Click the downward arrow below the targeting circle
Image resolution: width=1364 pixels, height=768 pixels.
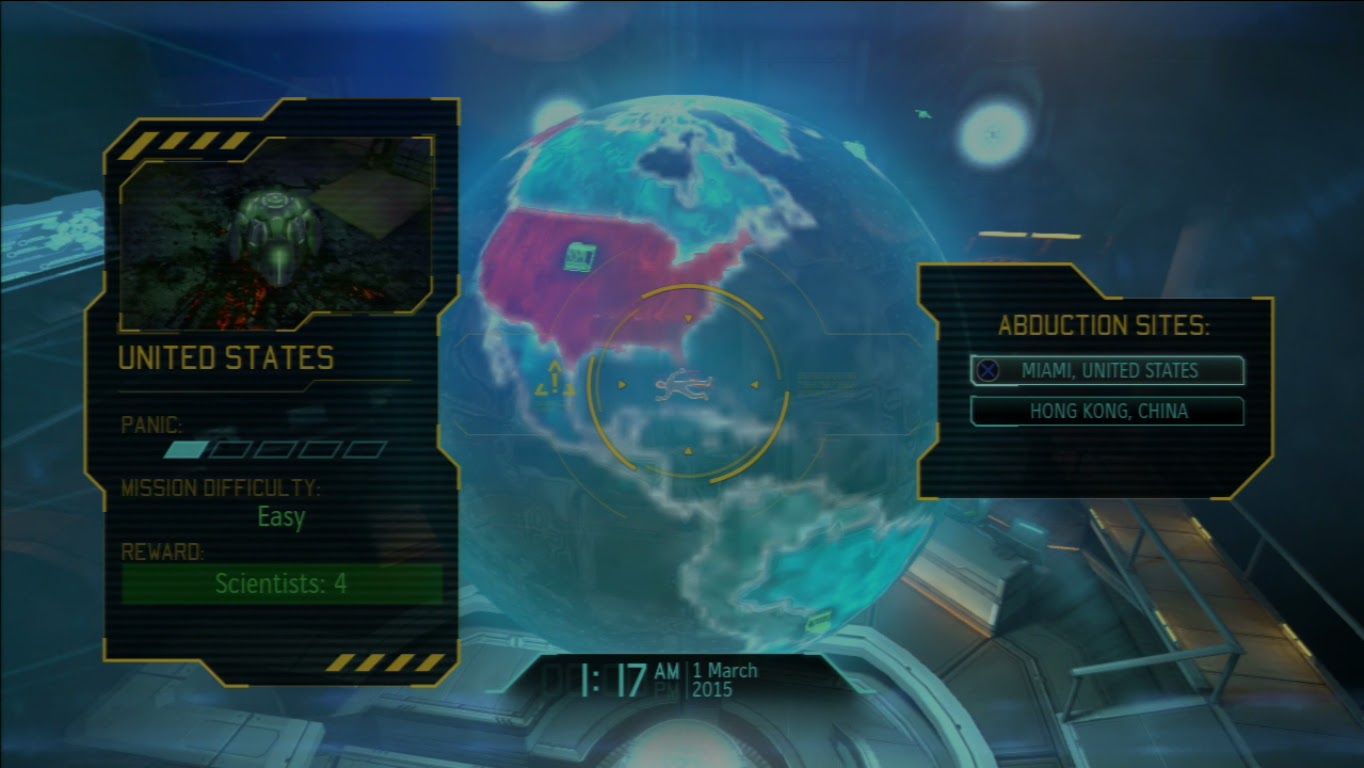click(688, 450)
